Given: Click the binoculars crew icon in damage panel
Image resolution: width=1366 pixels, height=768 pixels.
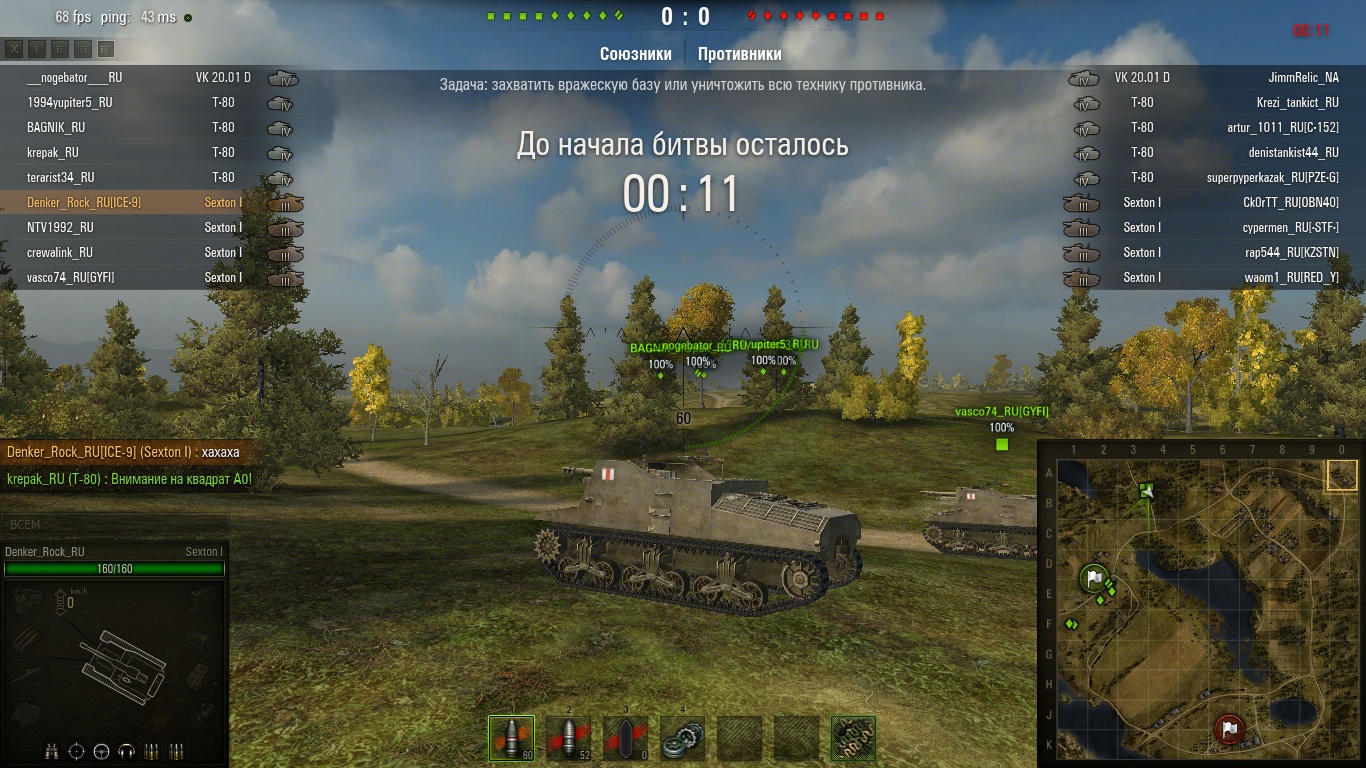Looking at the screenshot, I should point(52,751).
